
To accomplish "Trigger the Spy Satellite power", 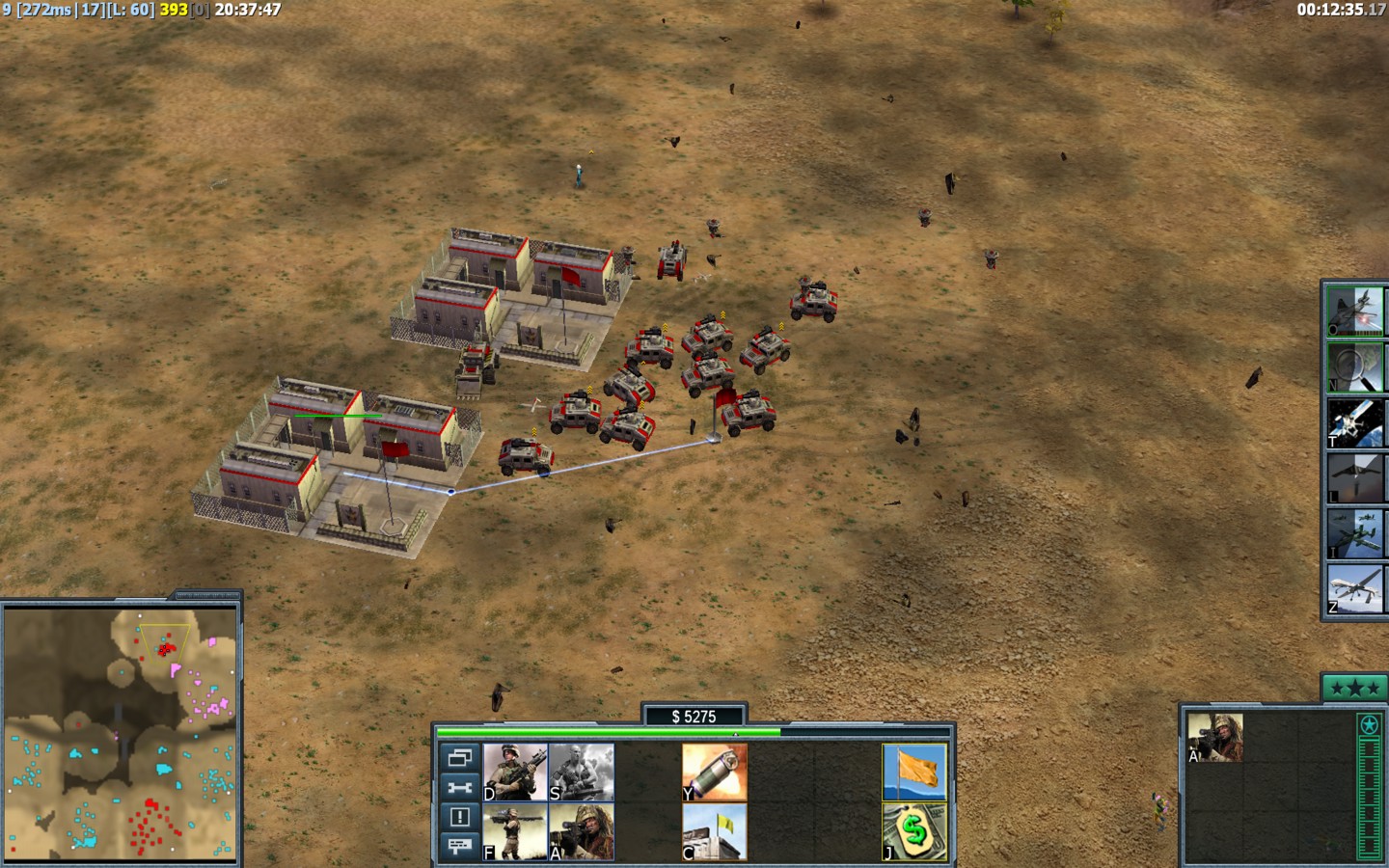I will pos(1354,422).
